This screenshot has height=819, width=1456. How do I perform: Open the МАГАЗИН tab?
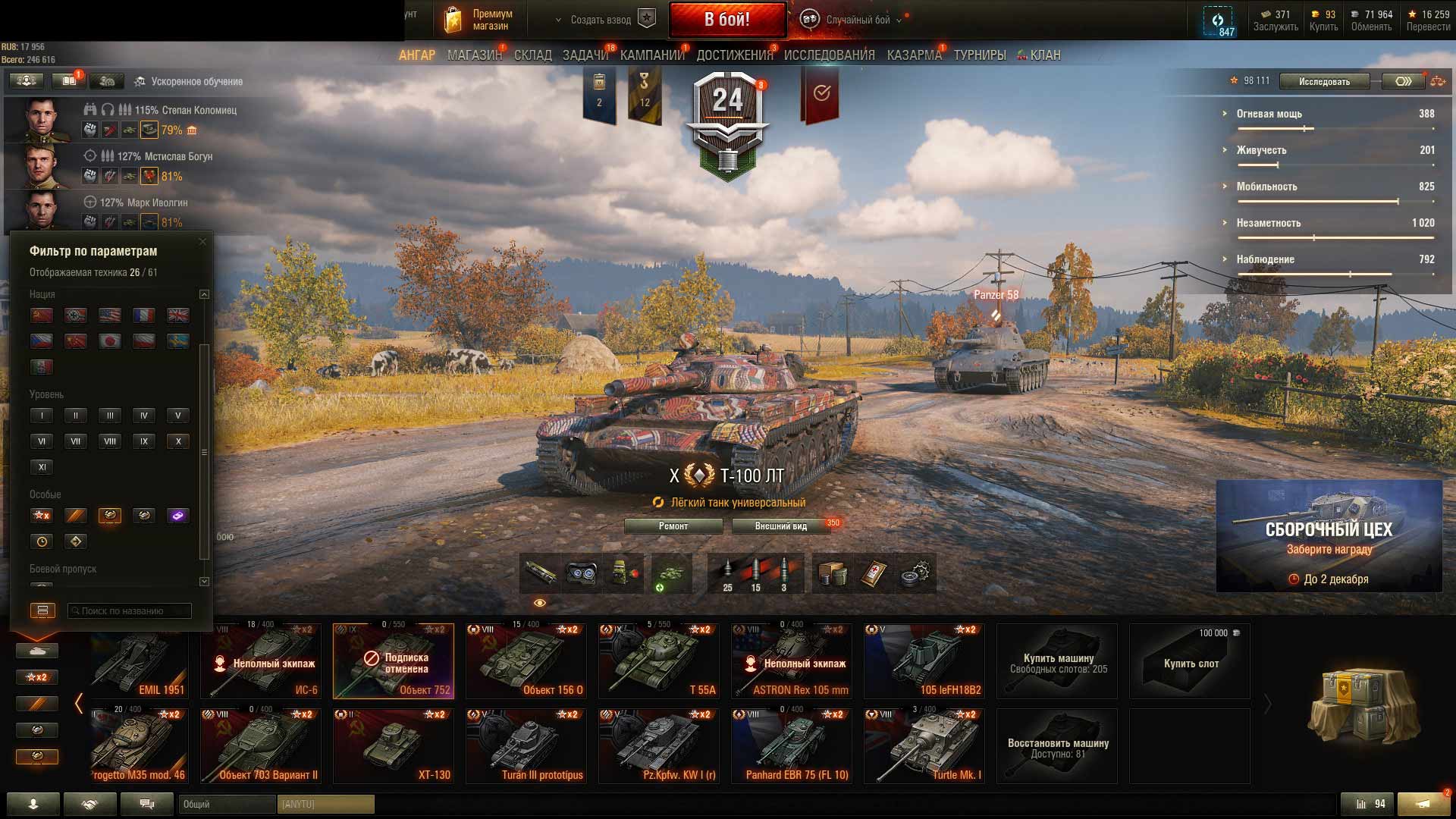point(474,55)
